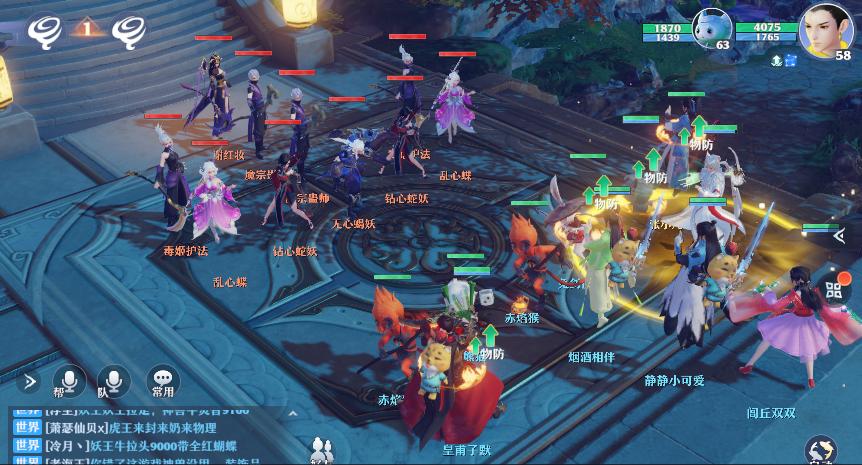Viewport: 862px width, 465px height.
Task: Open the 常用 quick phrases bubble
Action: click(x=162, y=381)
